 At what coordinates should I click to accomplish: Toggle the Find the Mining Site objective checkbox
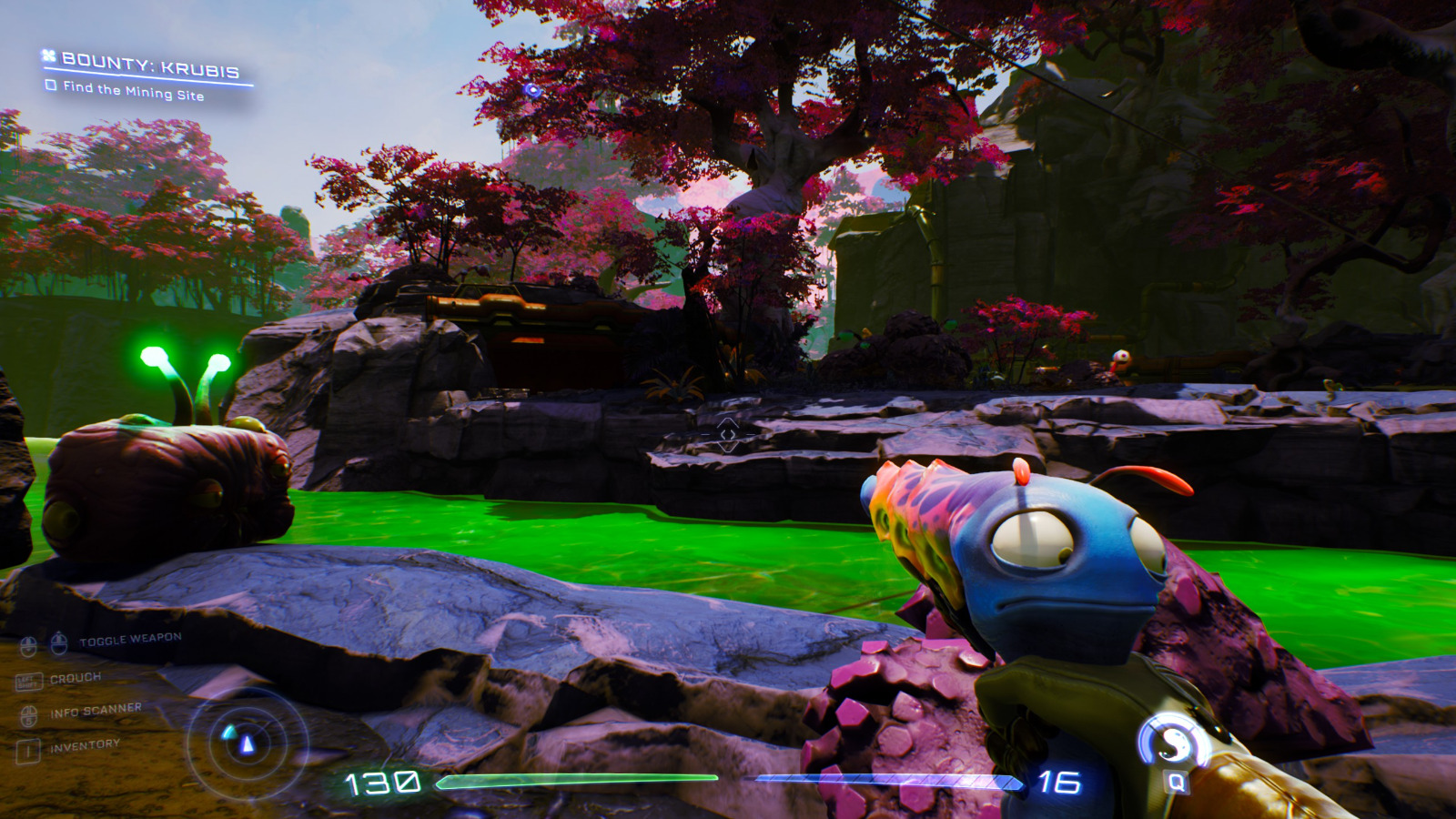coord(51,86)
